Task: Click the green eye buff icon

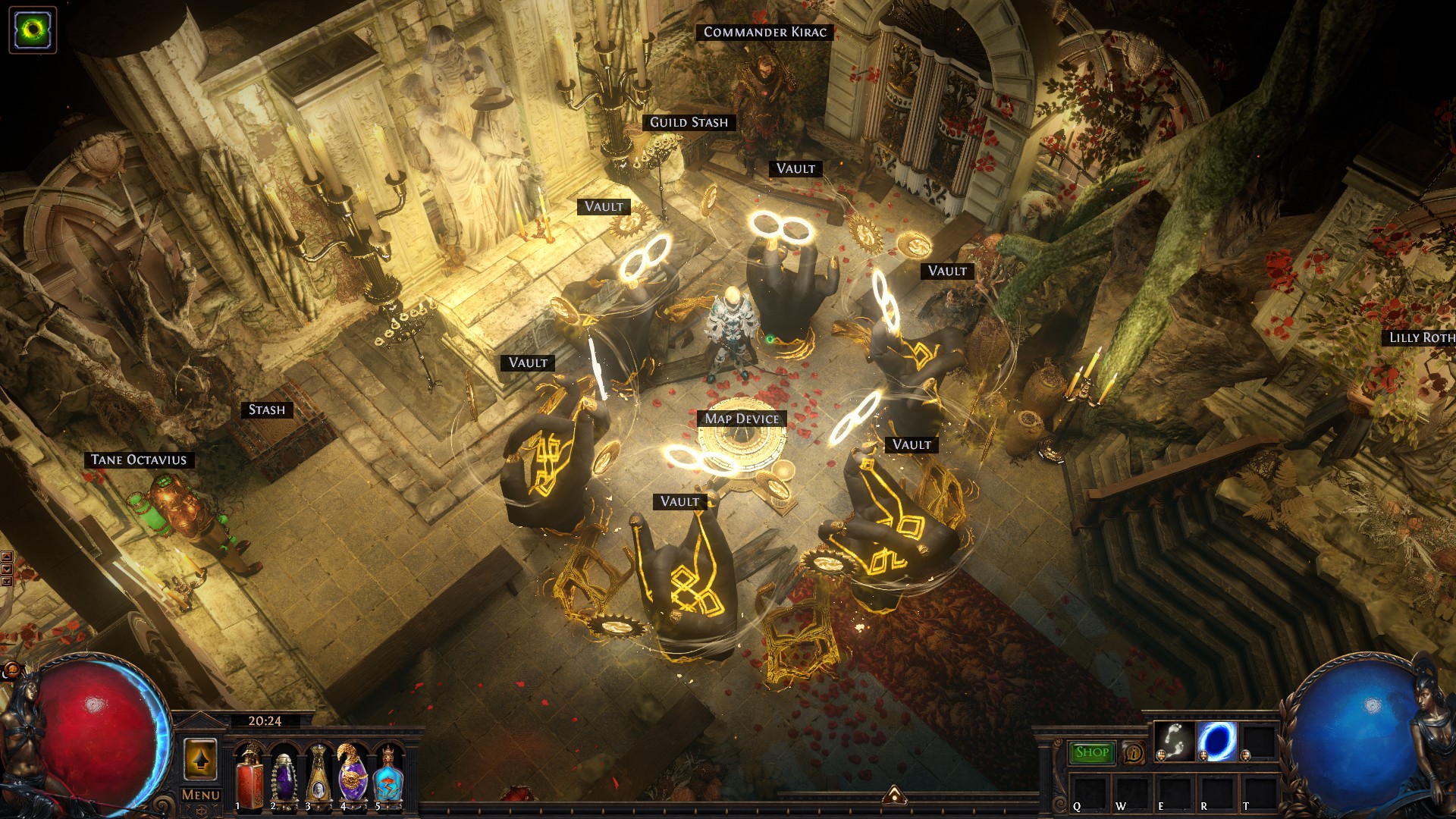Action: tap(33, 30)
